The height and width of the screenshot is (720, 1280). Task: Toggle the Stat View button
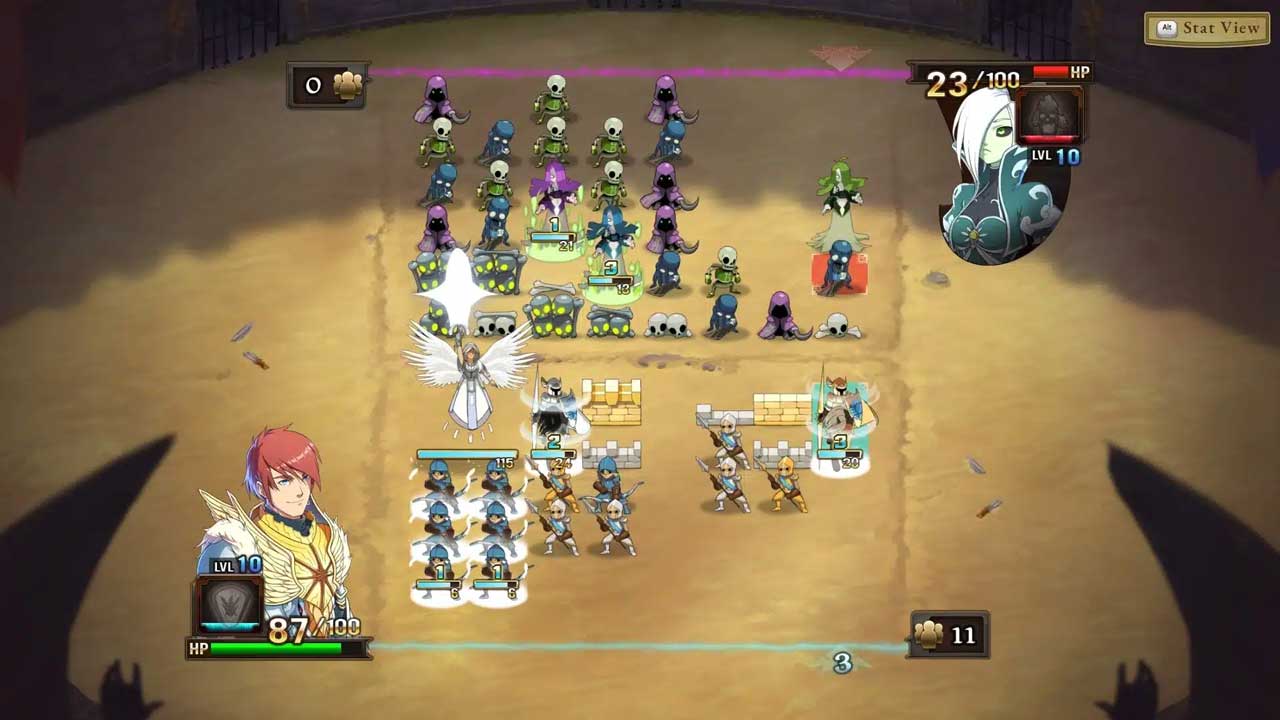coord(1207,28)
